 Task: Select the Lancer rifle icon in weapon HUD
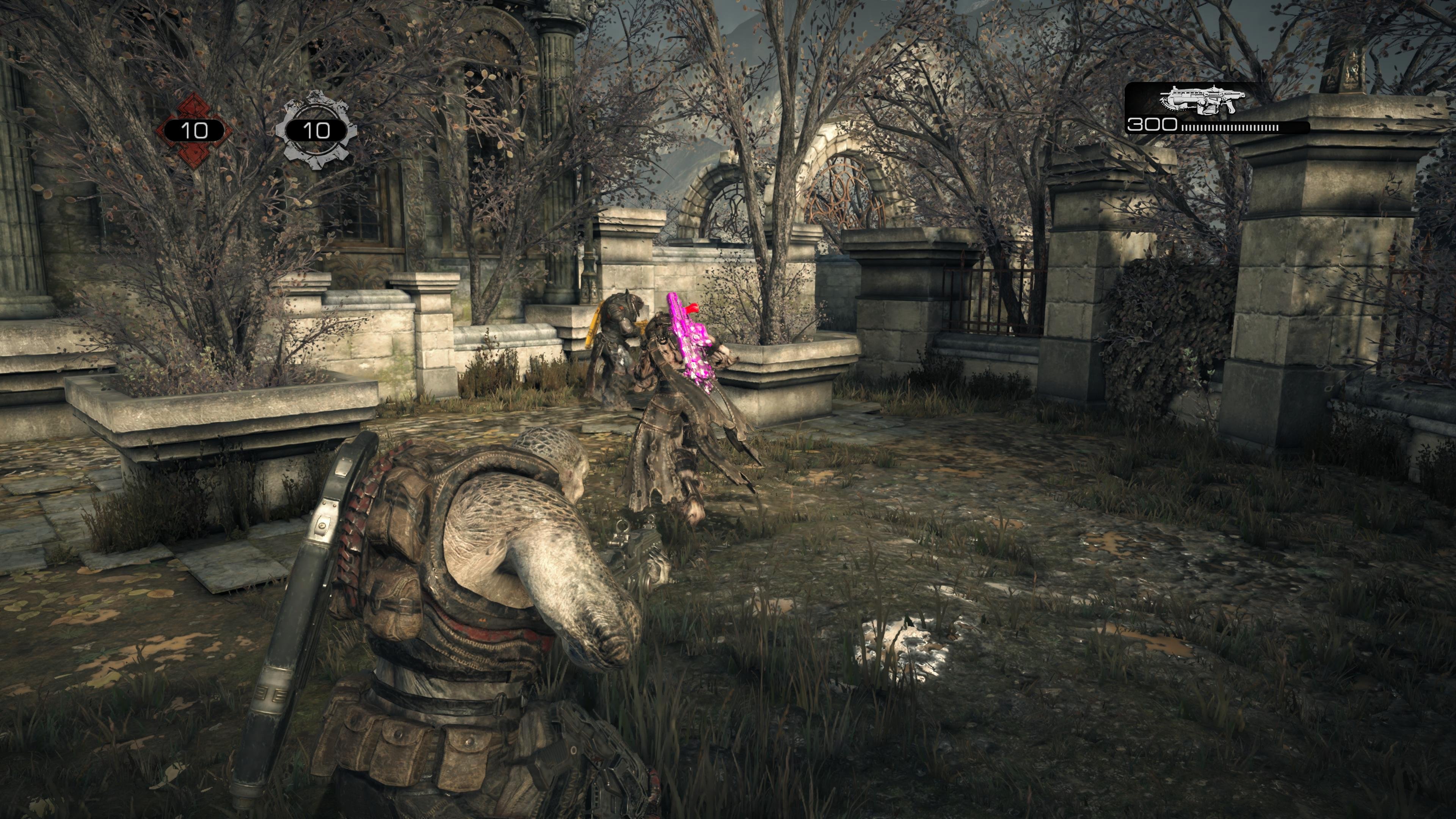(x=1202, y=100)
